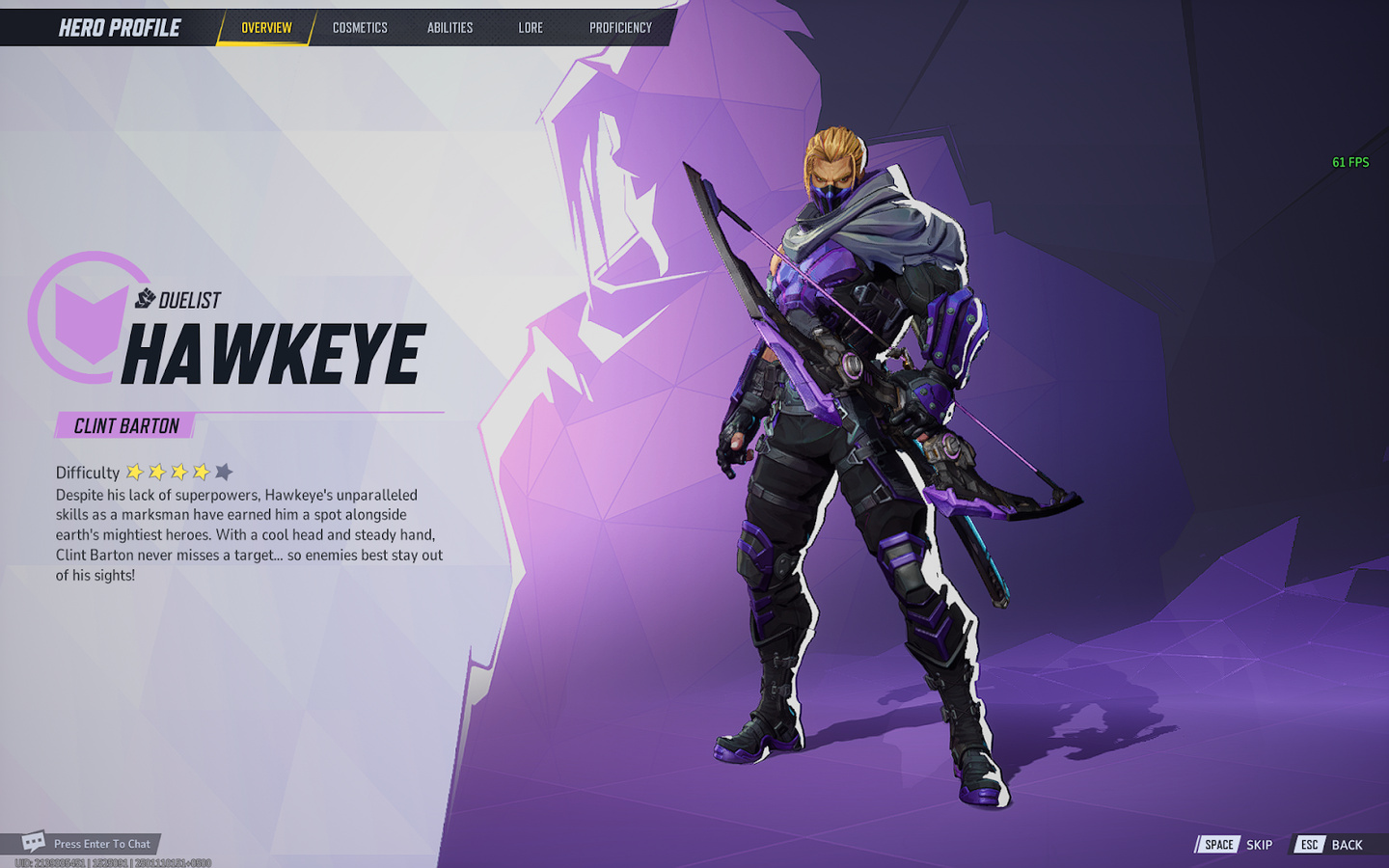Click the chat bubble icon
Image resolution: width=1389 pixels, height=868 pixels.
pyautogui.click(x=33, y=841)
